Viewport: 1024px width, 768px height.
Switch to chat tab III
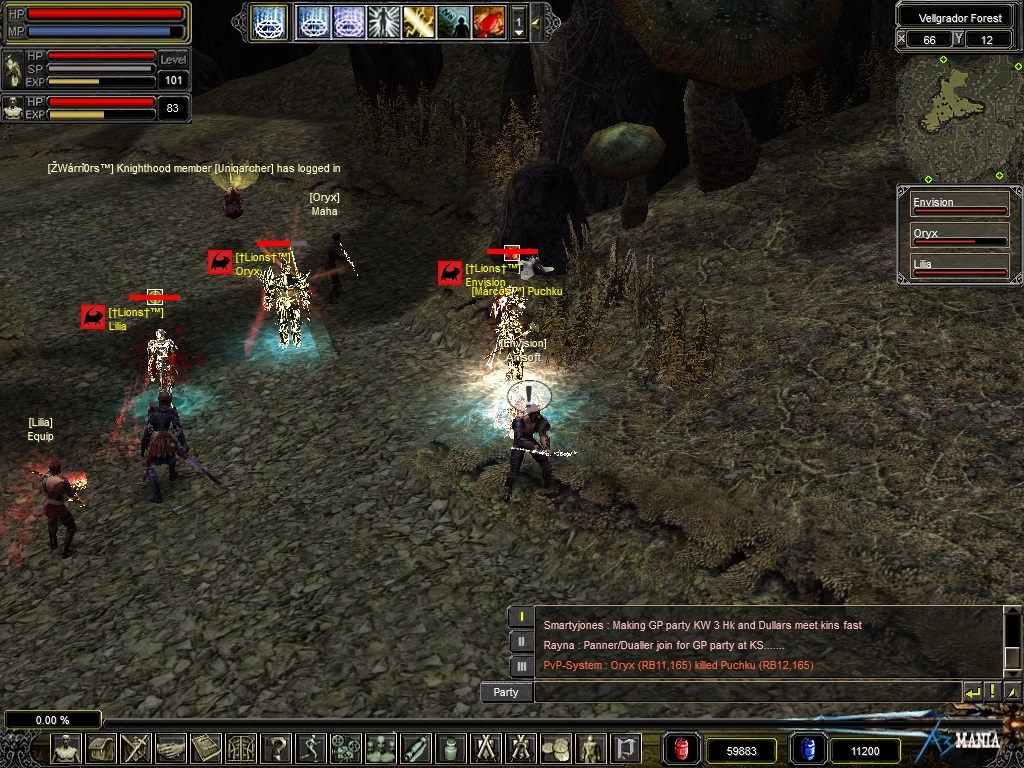pos(521,665)
